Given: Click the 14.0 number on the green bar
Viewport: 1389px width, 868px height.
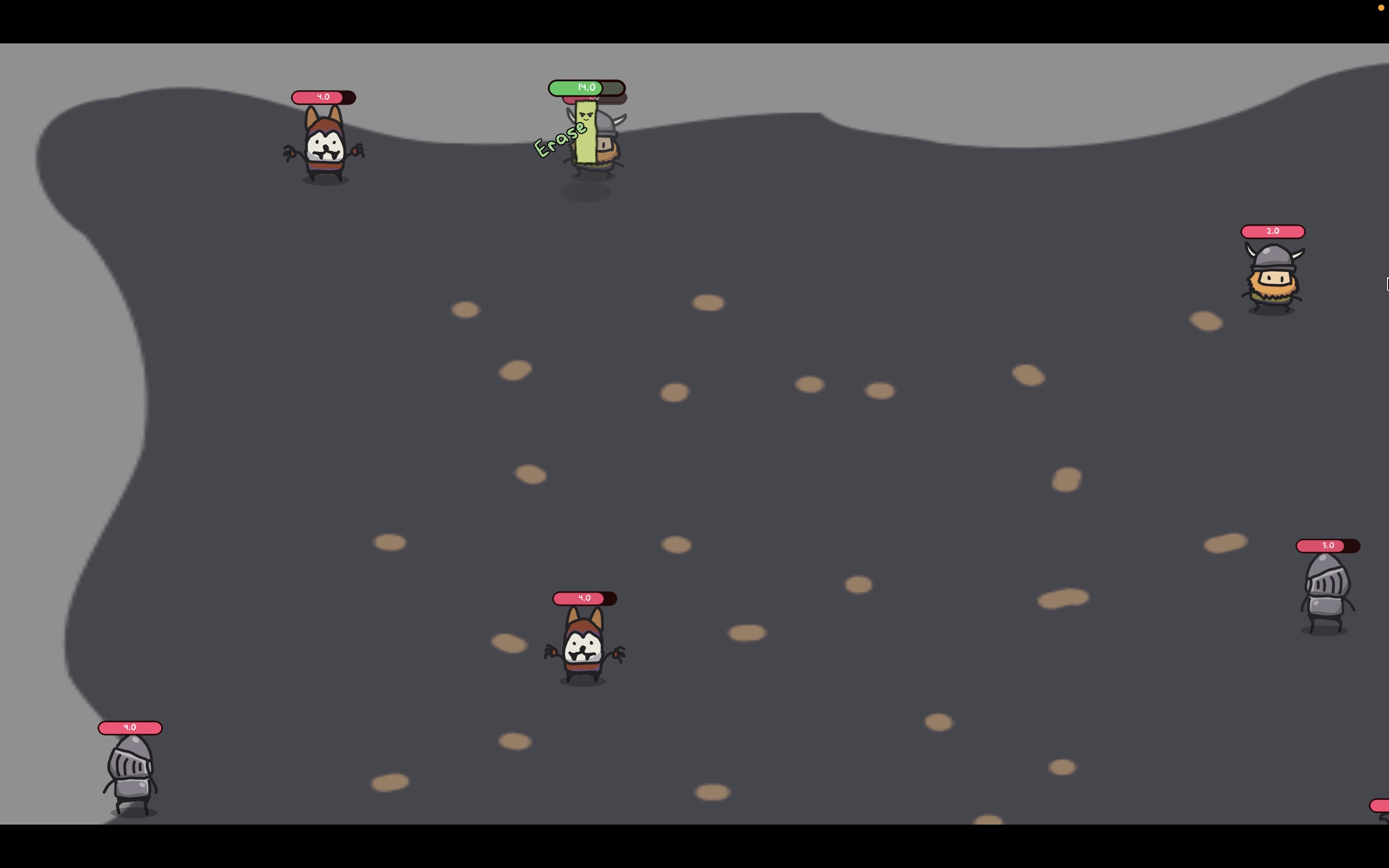Looking at the screenshot, I should (586, 87).
